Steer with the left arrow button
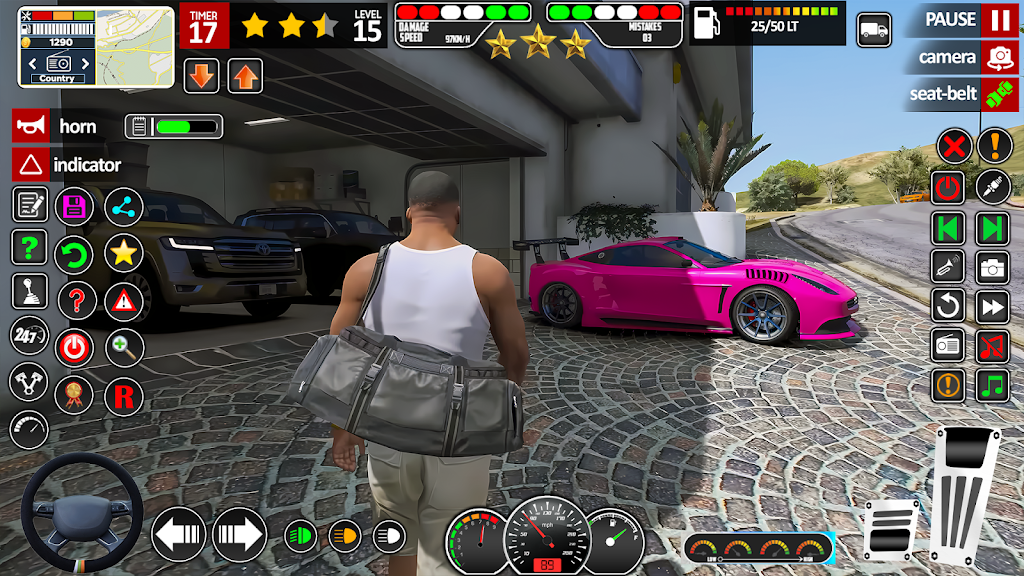1024x576 pixels. [179, 534]
